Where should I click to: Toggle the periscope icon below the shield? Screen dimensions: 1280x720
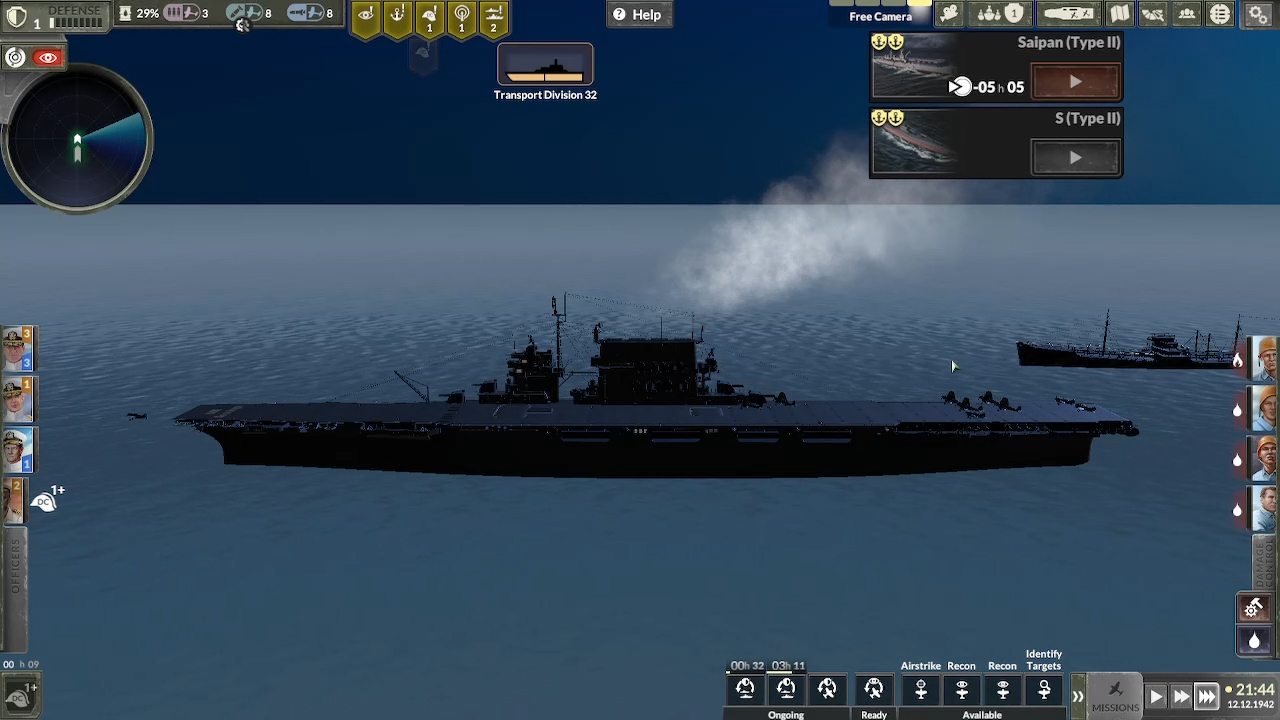pyautogui.click(x=16, y=57)
